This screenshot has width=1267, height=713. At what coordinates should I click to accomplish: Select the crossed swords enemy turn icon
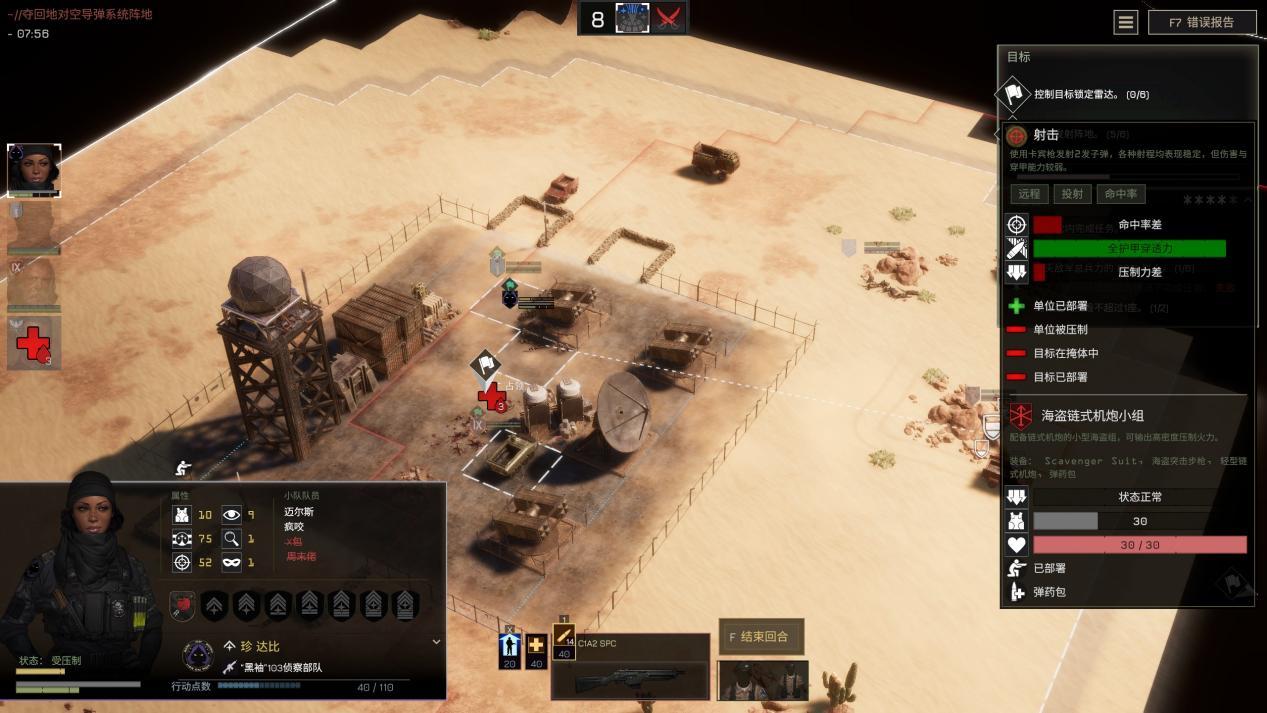670,19
